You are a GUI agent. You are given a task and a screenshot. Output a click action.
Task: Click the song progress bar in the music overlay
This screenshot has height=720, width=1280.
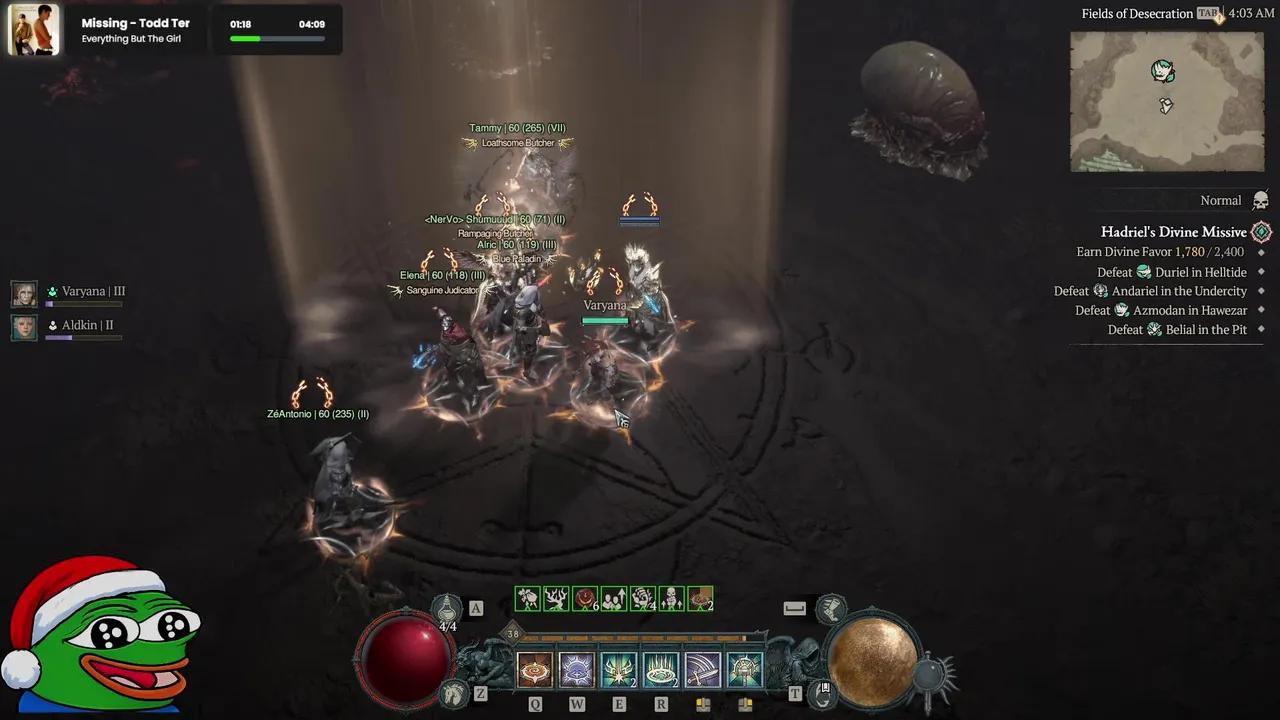277,39
